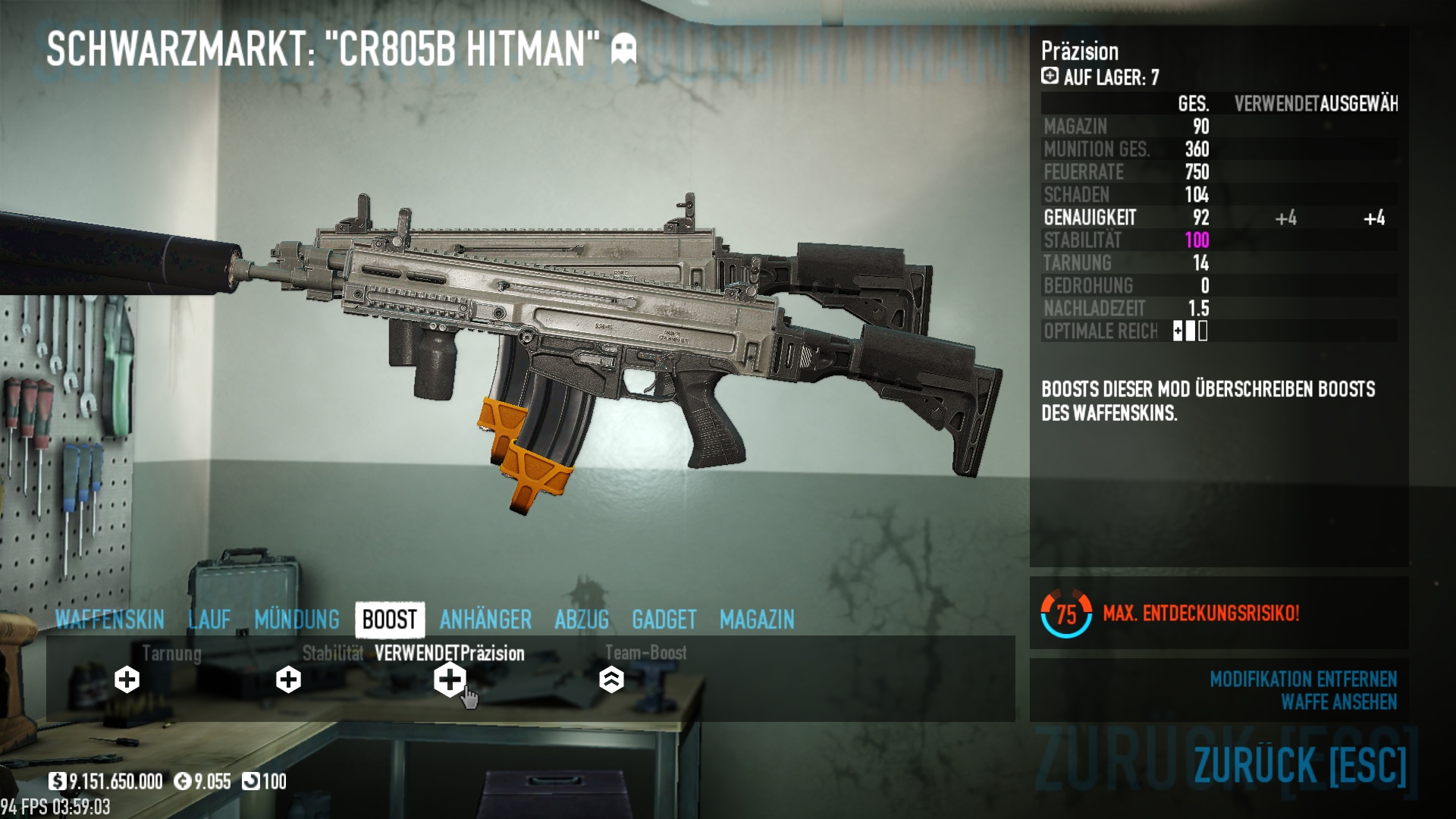1456x819 pixels.
Task: Show the Anhänger modifications
Action: click(x=485, y=620)
